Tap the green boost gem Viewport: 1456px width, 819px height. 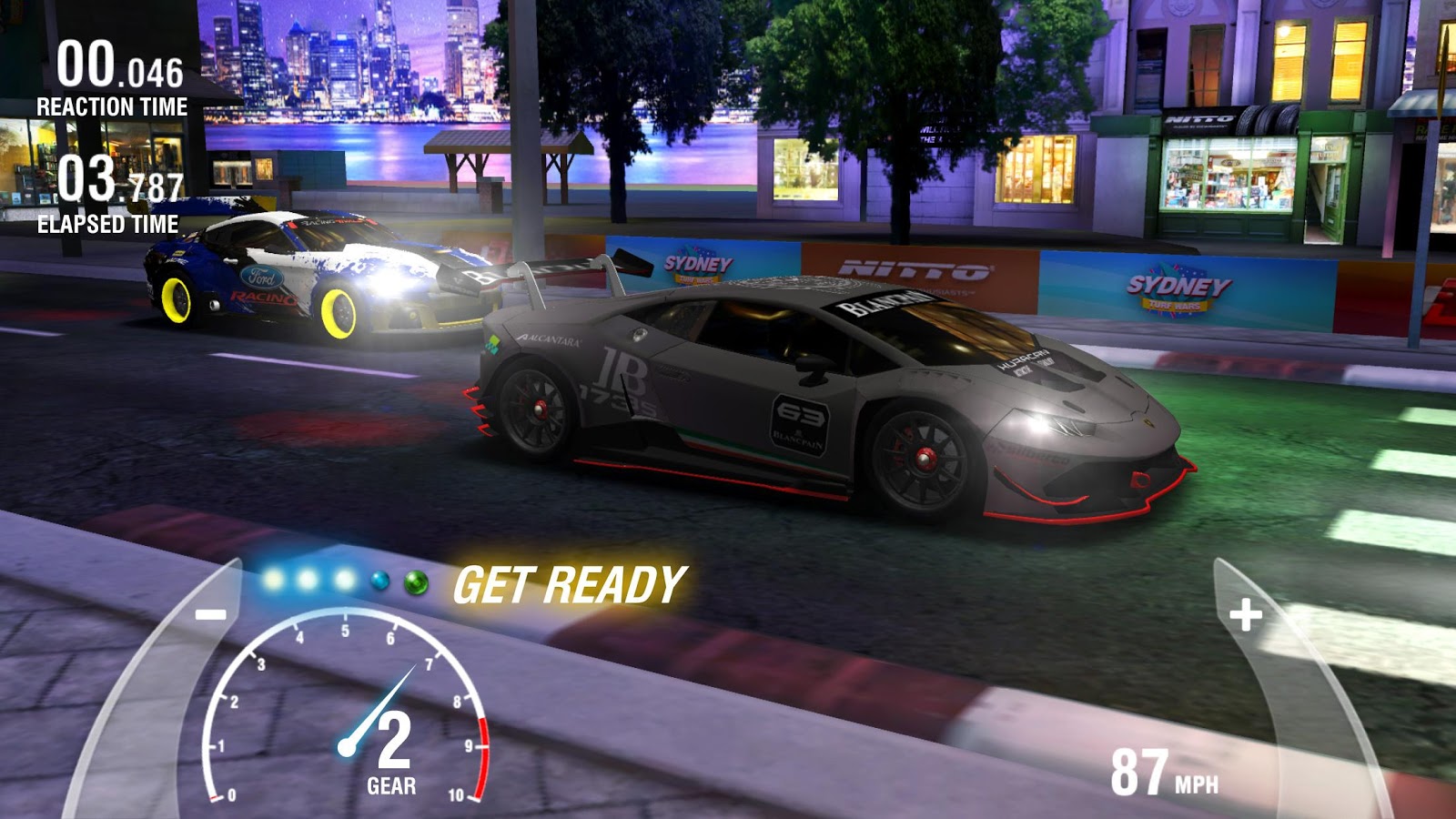coord(417,582)
